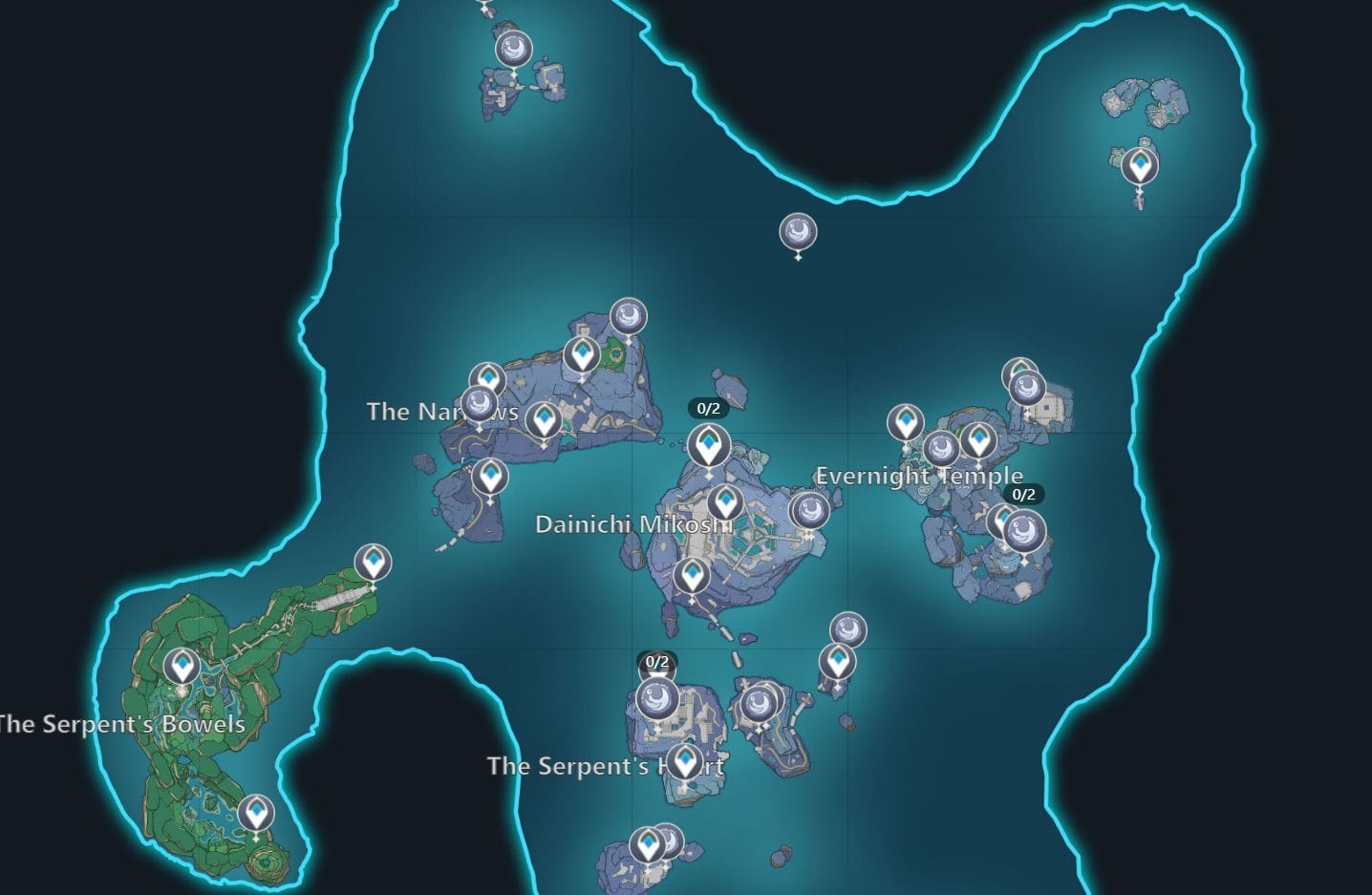Click the lone moon marker near the top ocean
Screen dimensions: 1372x895
click(x=797, y=229)
